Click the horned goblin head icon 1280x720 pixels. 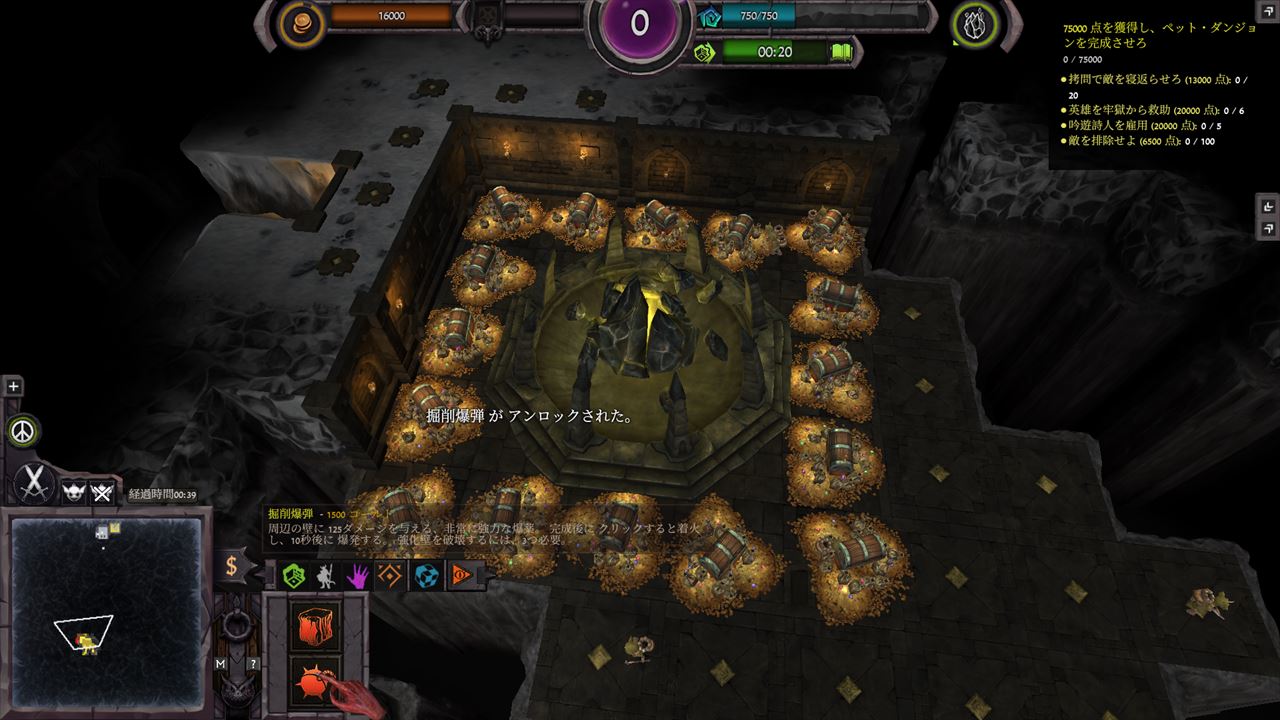coord(73,491)
